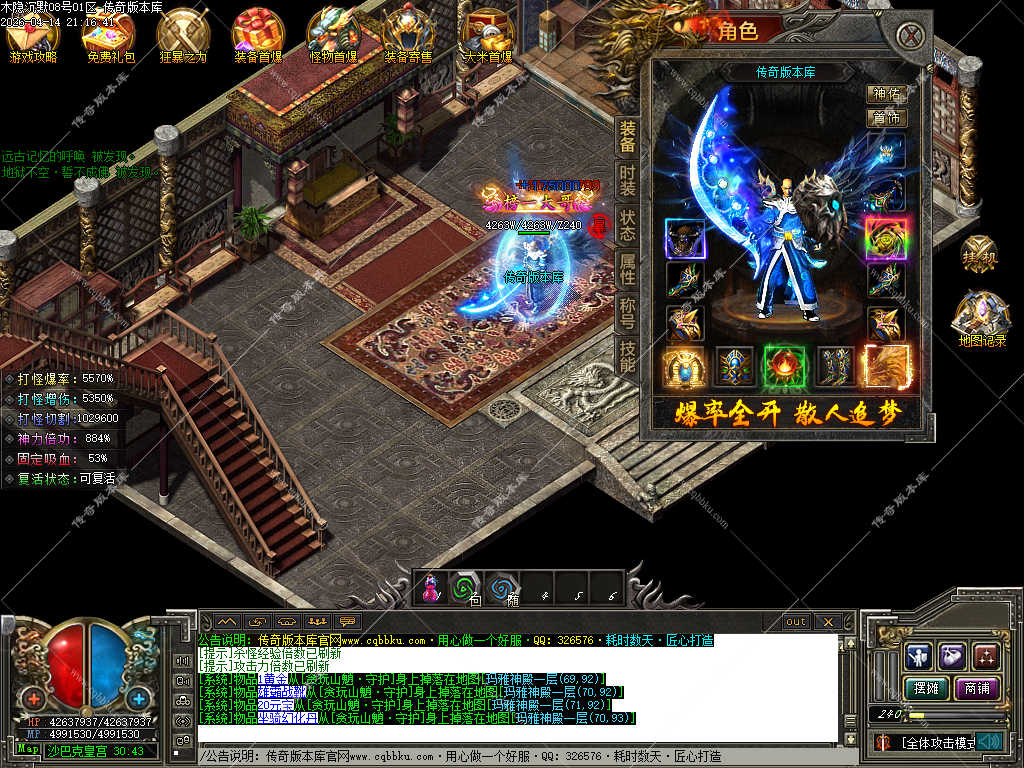Screen dimensions: 1024x768
Task: Claim the 免费礼包 free gift pack
Action: point(109,37)
